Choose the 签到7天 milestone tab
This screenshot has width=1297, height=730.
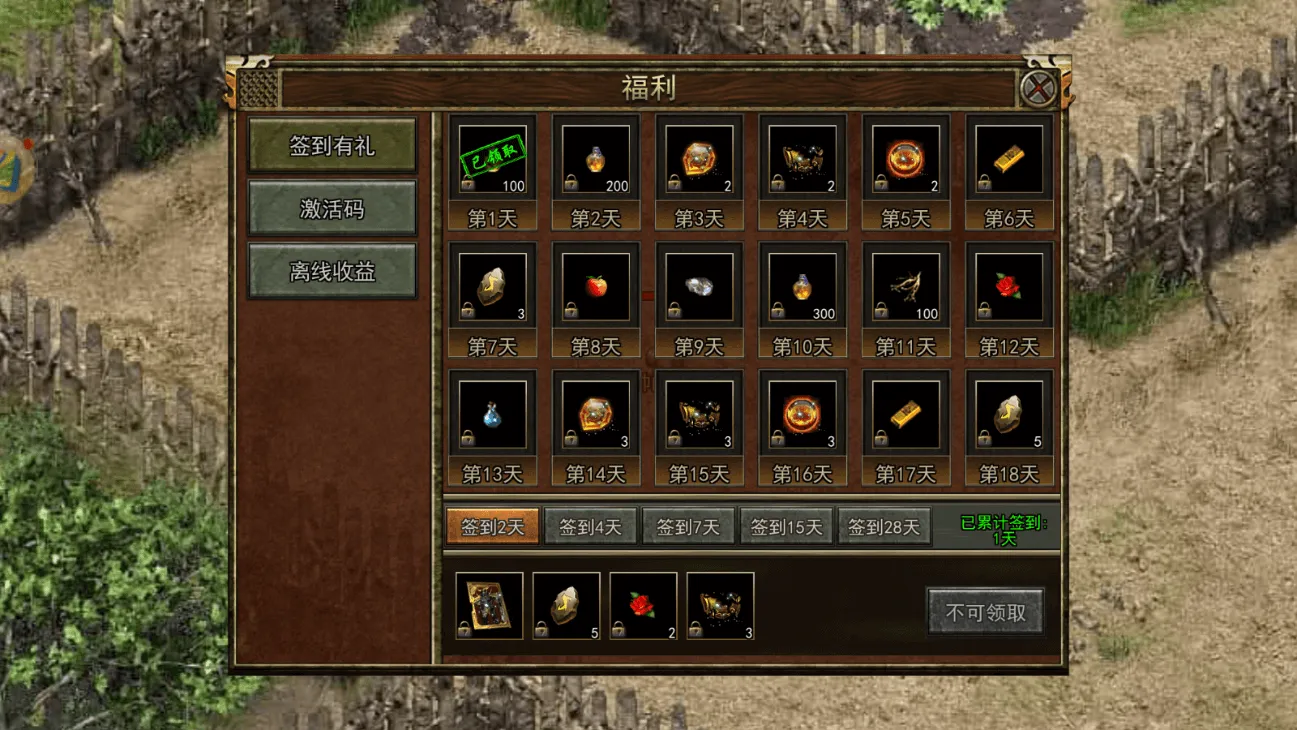[x=688, y=526]
